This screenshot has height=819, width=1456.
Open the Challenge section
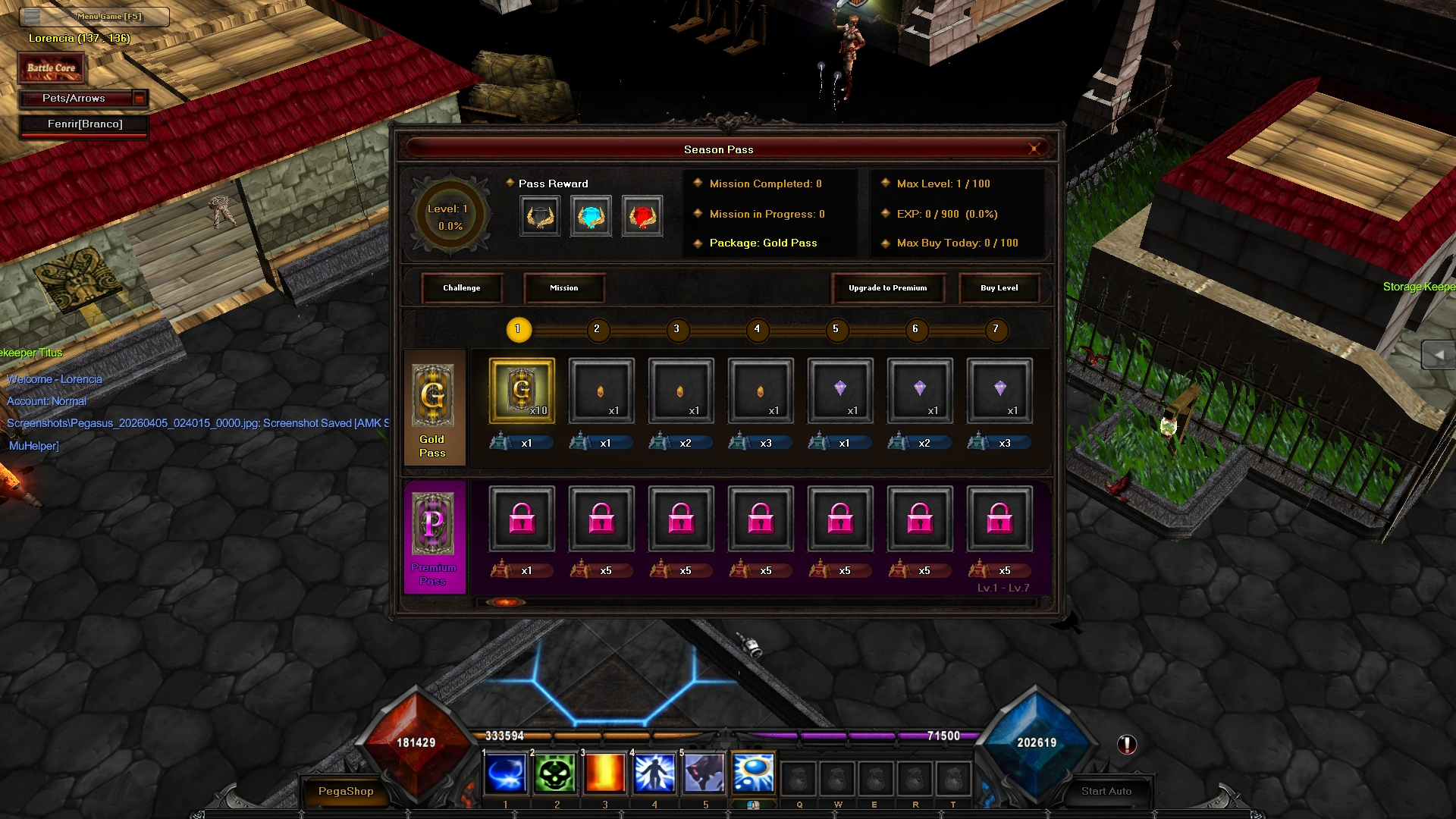[462, 288]
